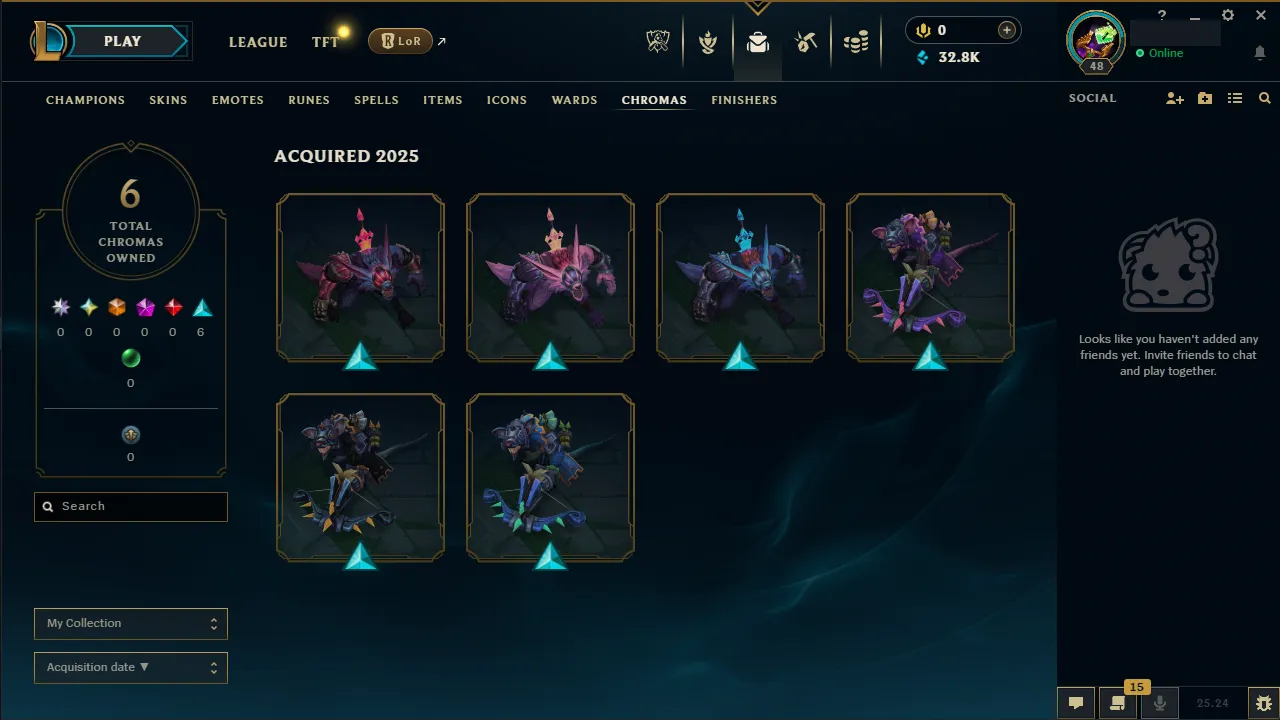Click the add friend icon in Social panel

tap(1175, 98)
